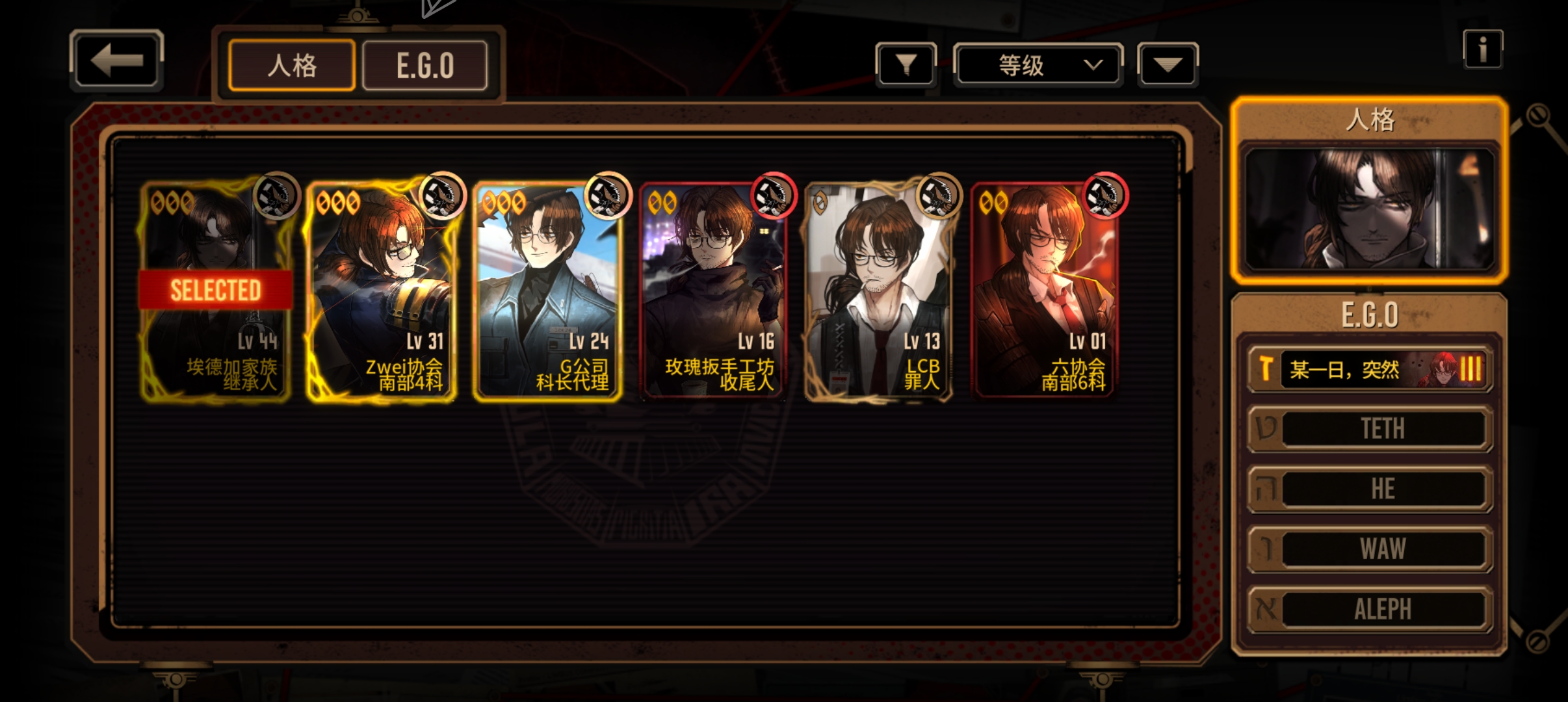Open the funnel filter options
The width and height of the screenshot is (1568, 702).
click(x=906, y=64)
